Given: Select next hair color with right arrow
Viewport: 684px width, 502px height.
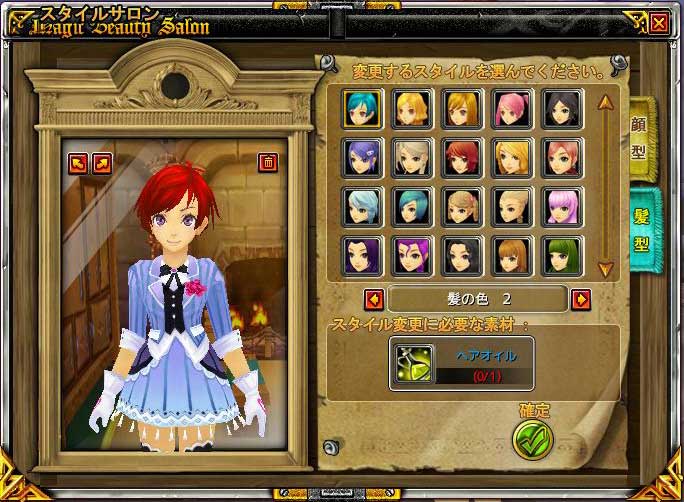Looking at the screenshot, I should (581, 298).
